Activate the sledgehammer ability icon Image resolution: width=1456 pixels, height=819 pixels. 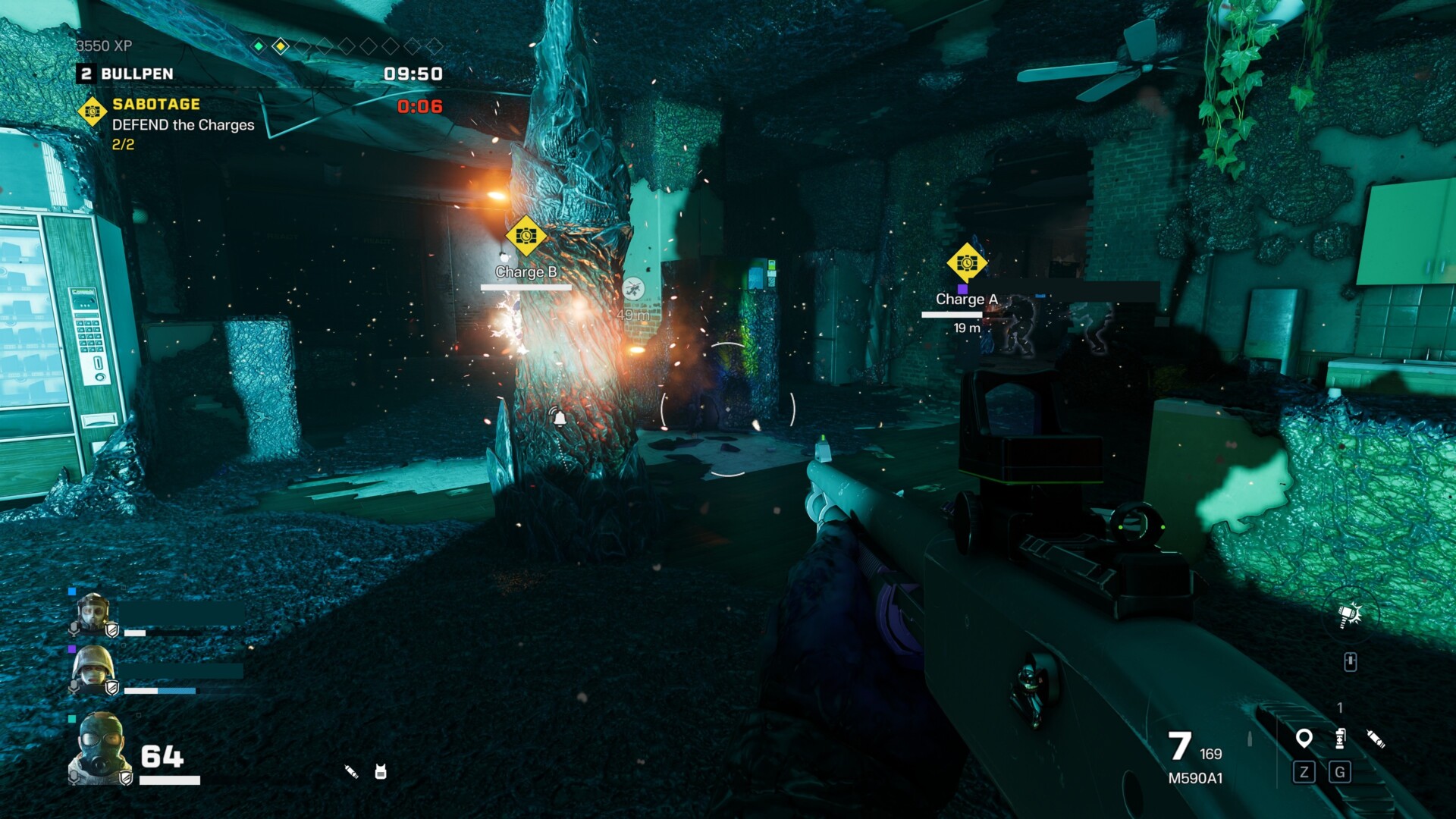[x=1350, y=615]
